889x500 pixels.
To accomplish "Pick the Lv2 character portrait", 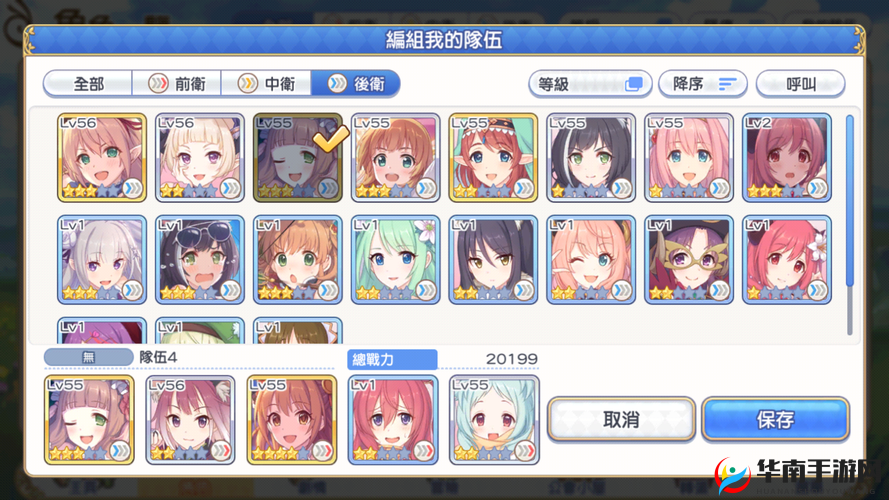I will click(x=787, y=157).
